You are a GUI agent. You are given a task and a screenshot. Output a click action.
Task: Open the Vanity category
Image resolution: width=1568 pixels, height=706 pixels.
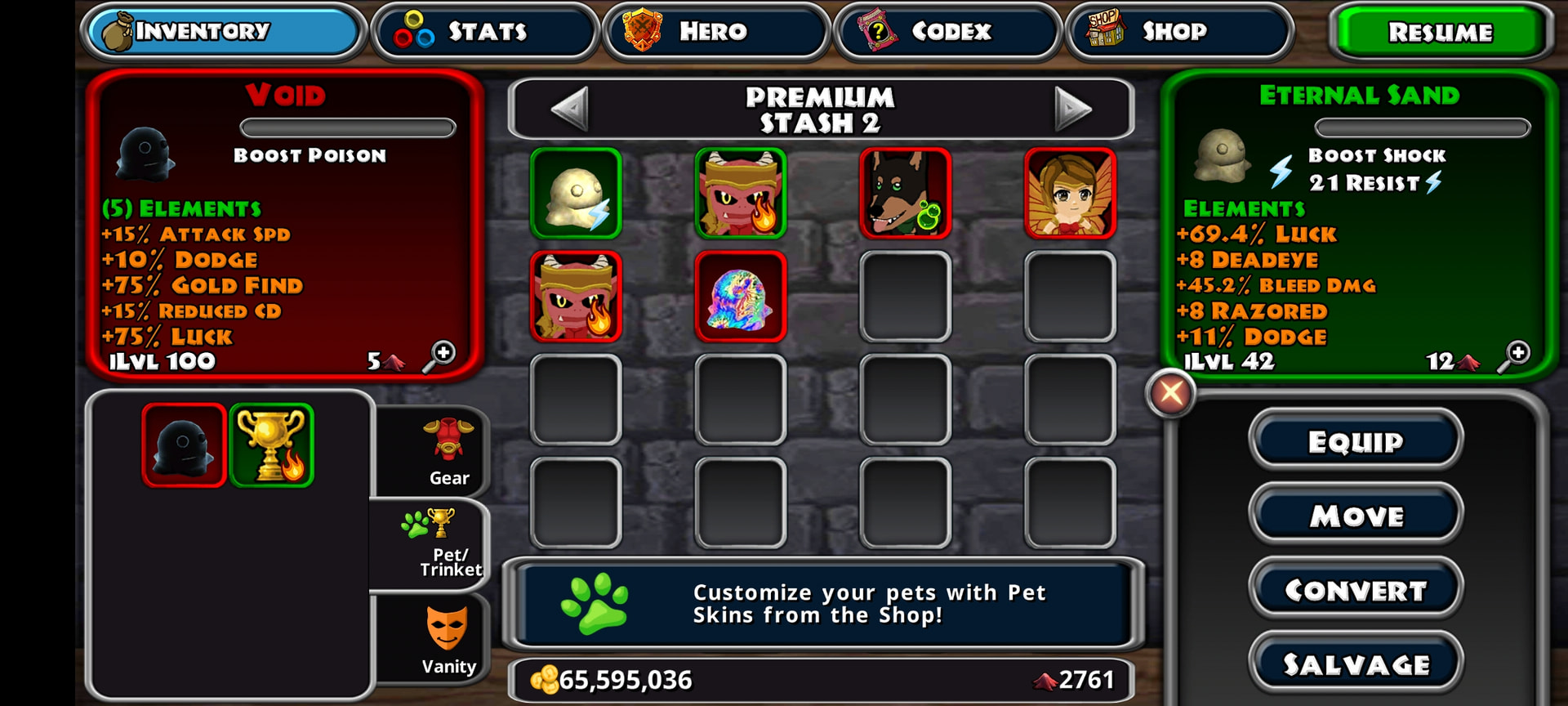point(448,639)
